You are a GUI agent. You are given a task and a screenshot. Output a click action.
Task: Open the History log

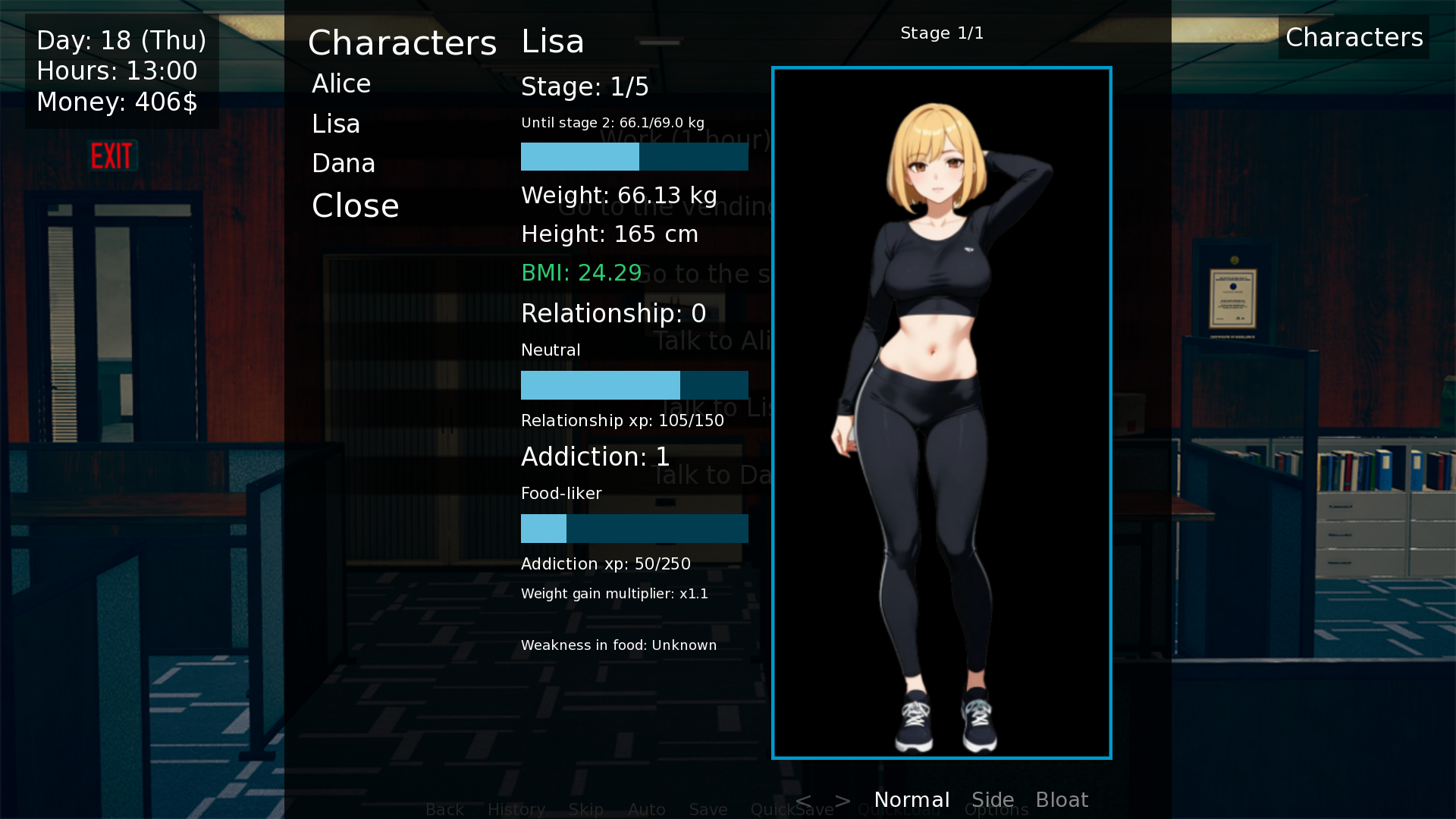point(516,810)
